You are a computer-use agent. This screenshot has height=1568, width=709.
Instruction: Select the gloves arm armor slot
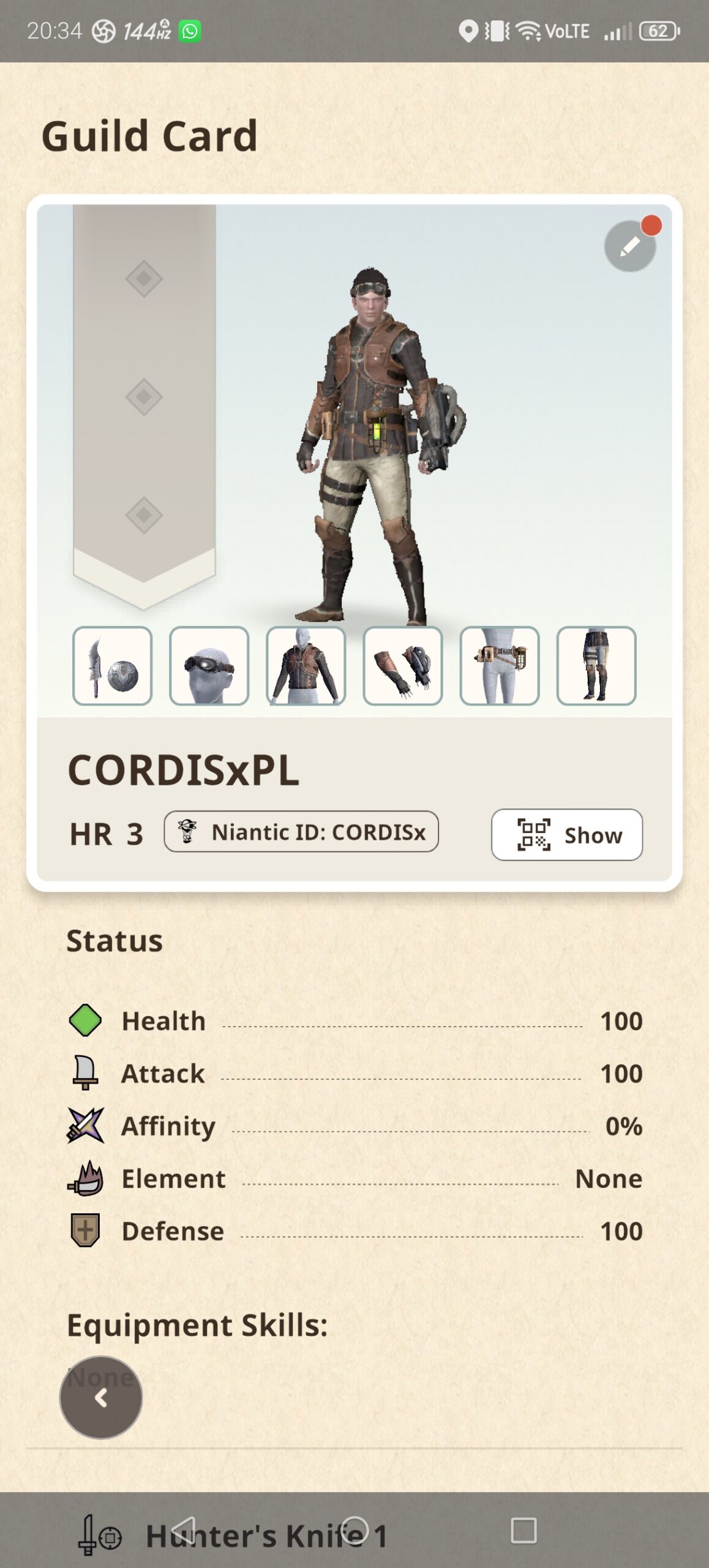(402, 666)
